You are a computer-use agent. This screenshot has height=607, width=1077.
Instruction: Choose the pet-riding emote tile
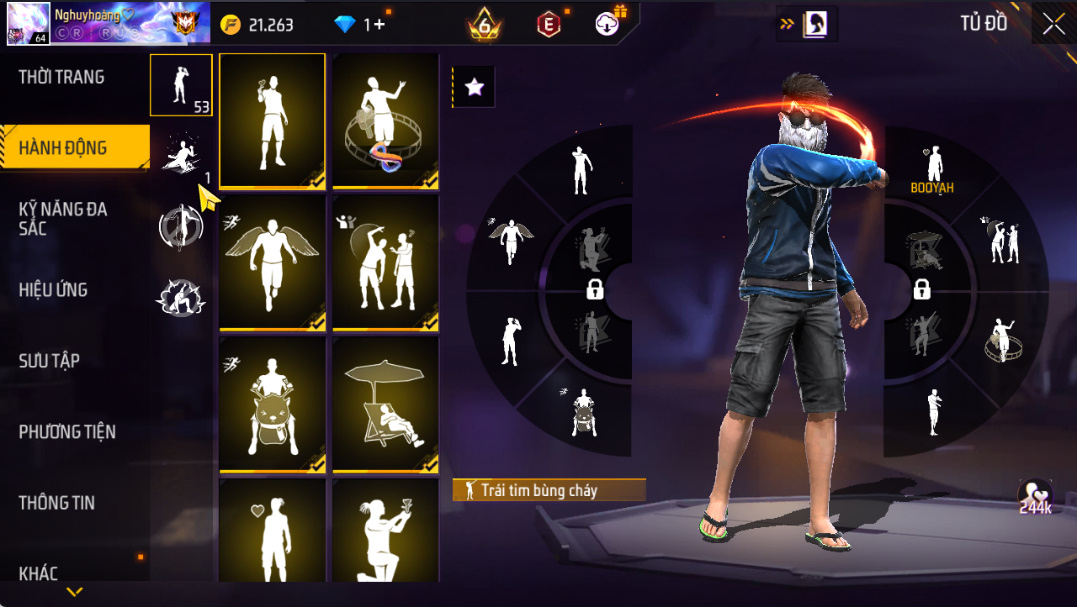(x=272, y=404)
